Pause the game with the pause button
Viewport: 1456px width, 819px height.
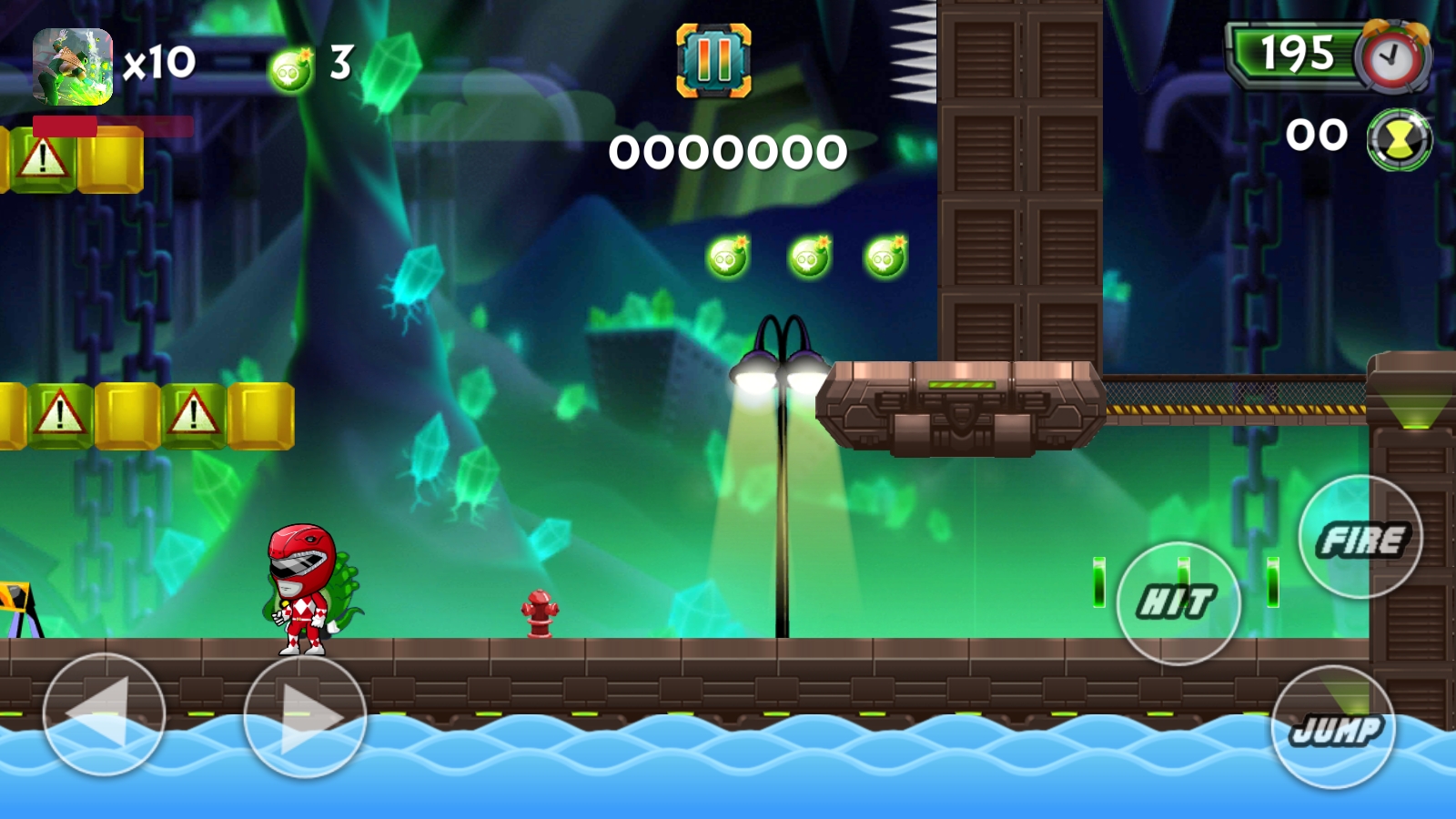713,61
